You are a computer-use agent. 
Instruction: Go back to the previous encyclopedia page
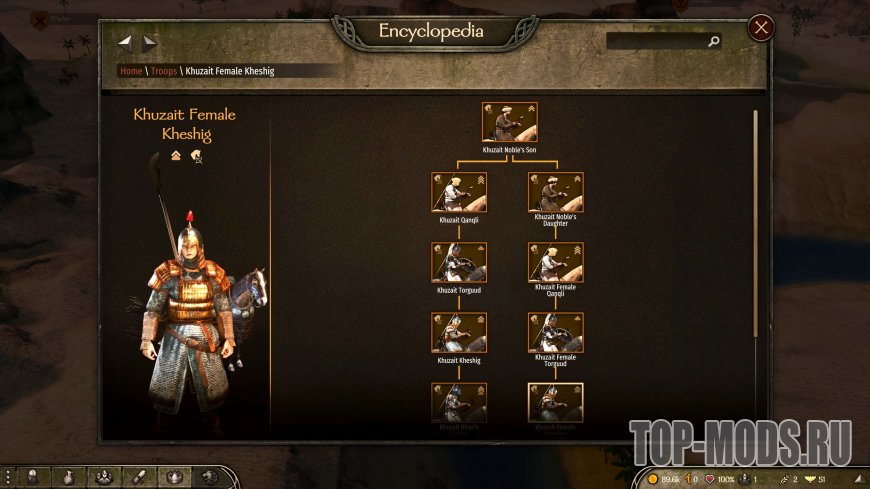126,42
